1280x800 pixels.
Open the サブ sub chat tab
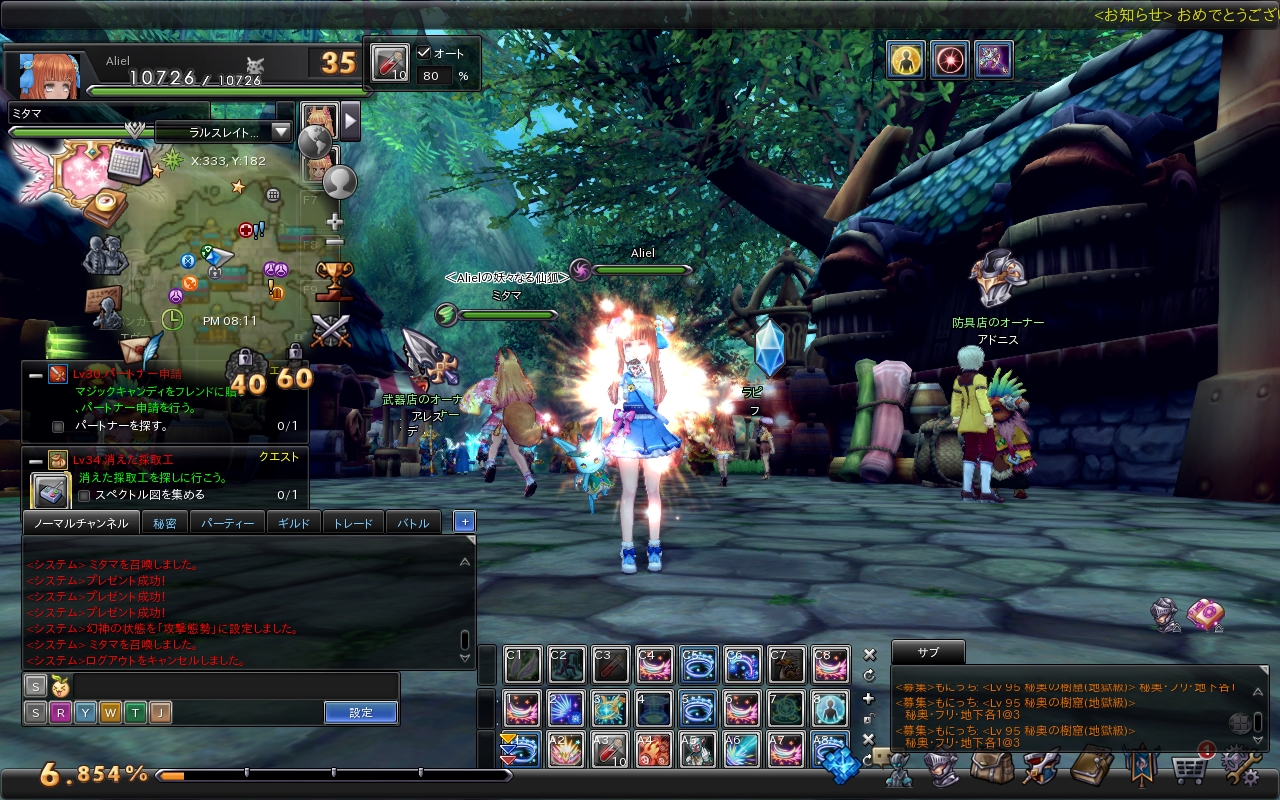(x=928, y=652)
